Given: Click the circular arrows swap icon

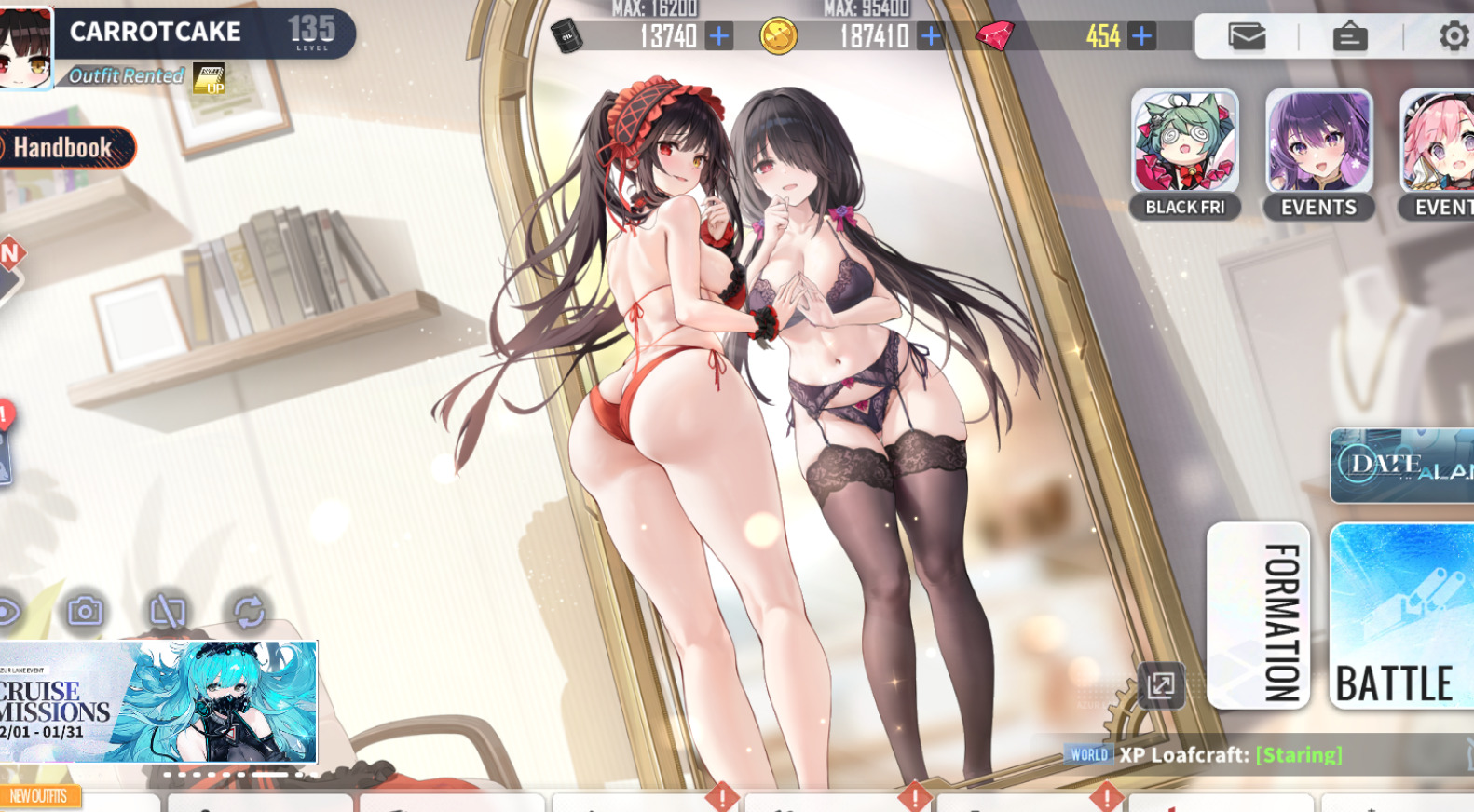Looking at the screenshot, I should coord(249,611).
